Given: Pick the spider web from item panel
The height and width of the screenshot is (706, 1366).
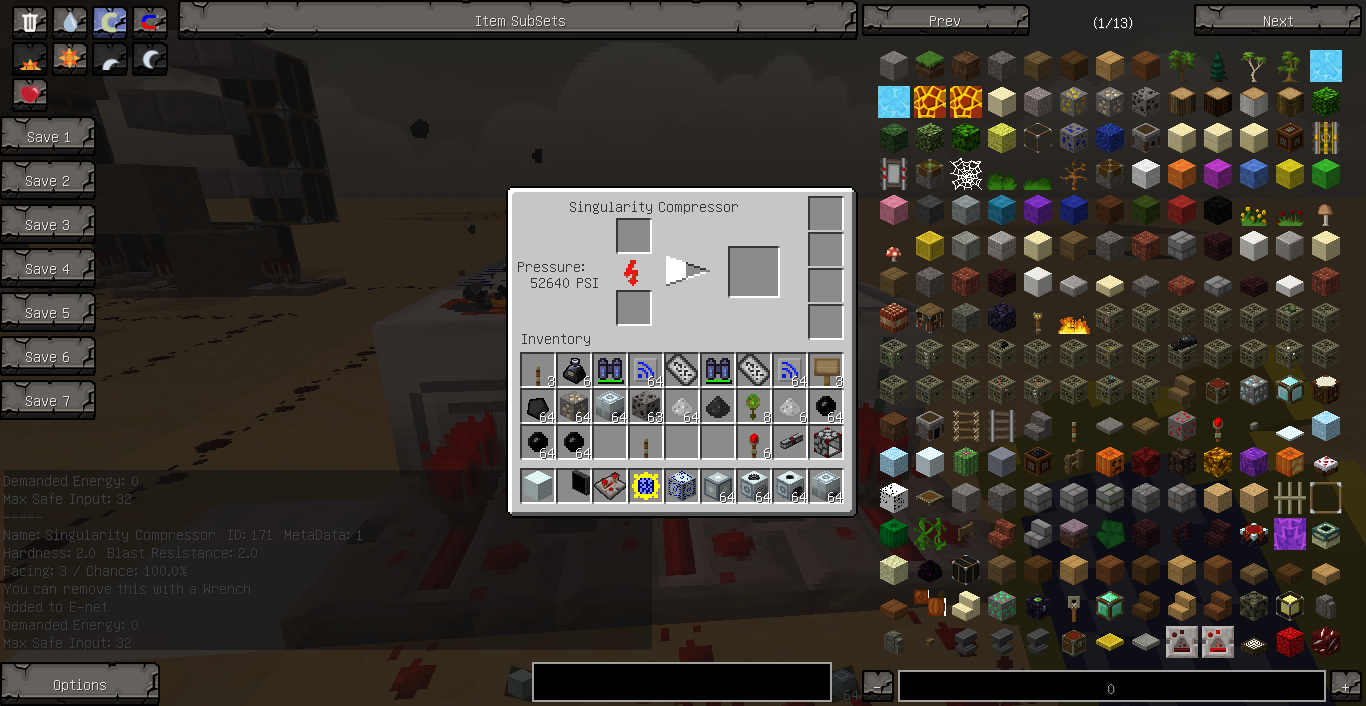Looking at the screenshot, I should (966, 175).
